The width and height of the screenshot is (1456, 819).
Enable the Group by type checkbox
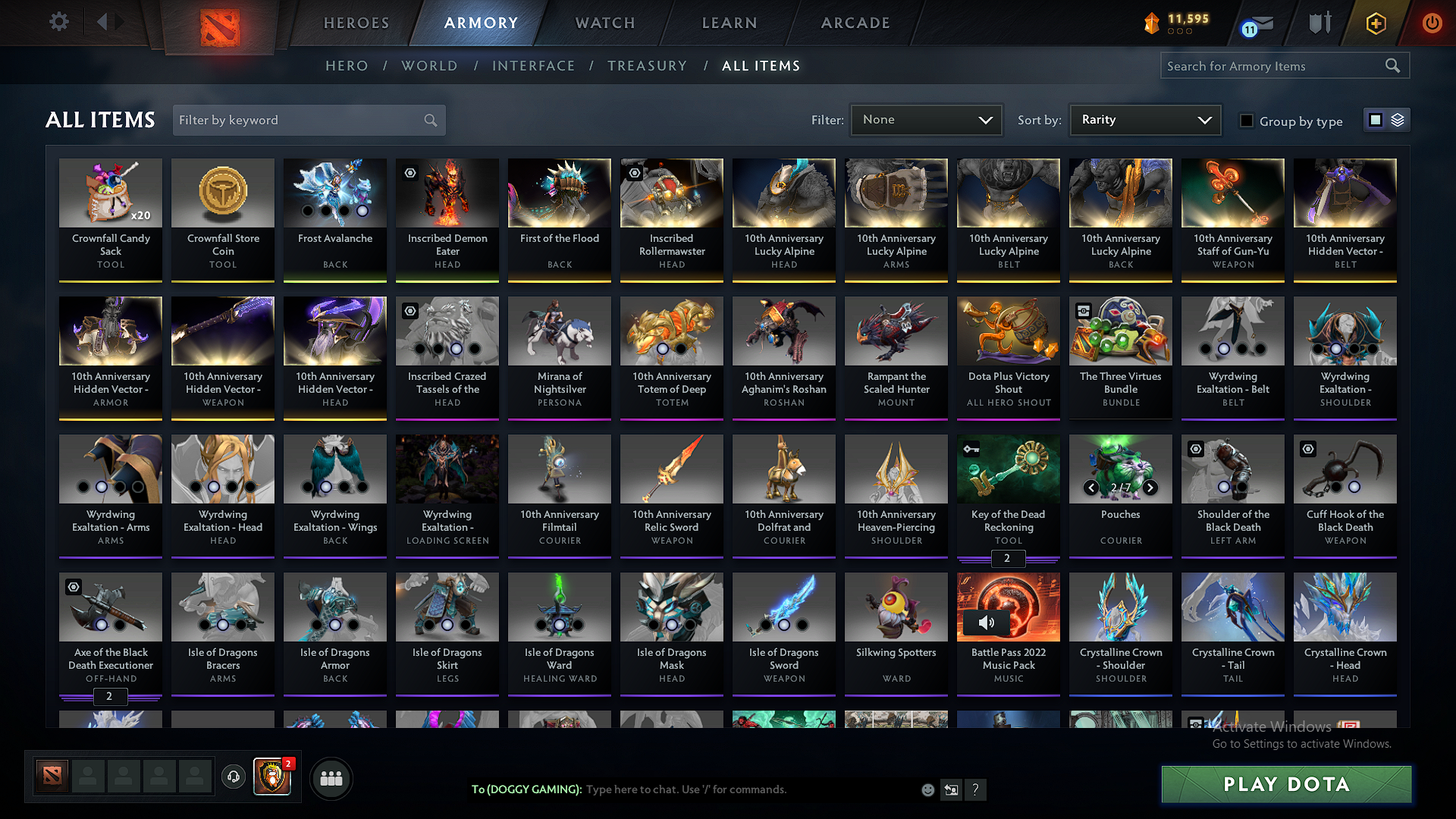[1247, 120]
